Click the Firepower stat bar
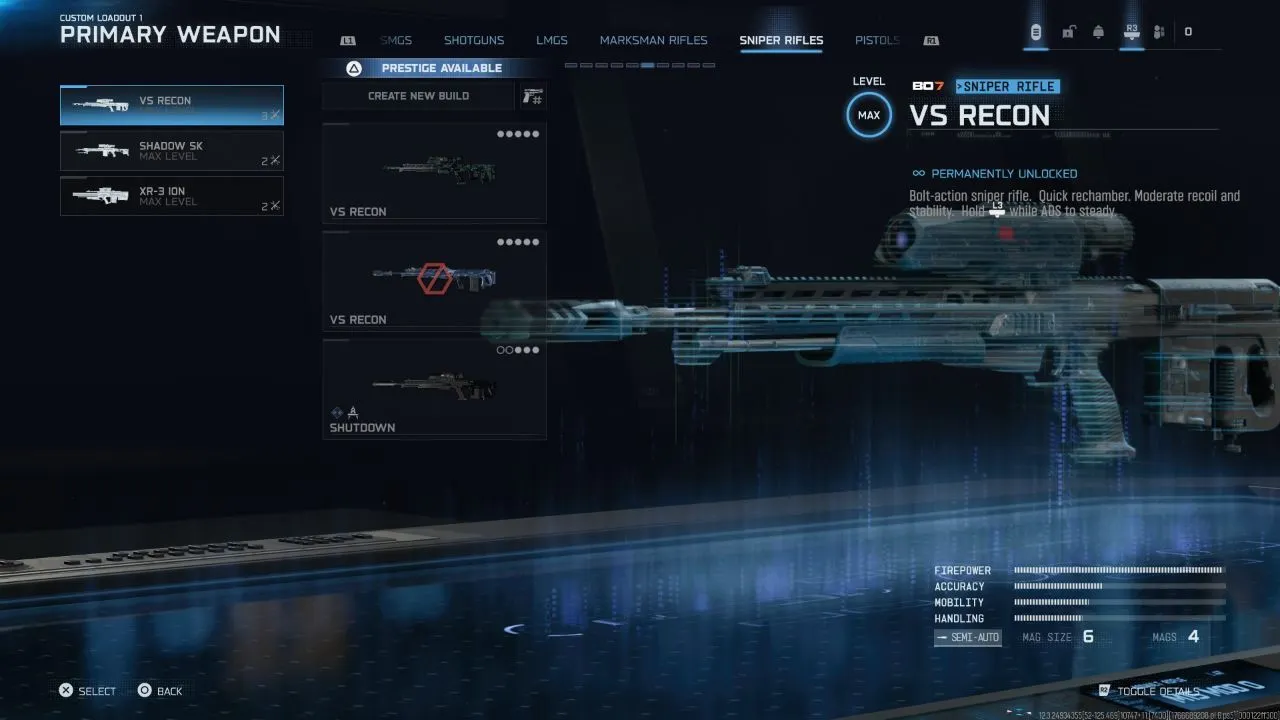The height and width of the screenshot is (720, 1280). (x=1118, y=570)
